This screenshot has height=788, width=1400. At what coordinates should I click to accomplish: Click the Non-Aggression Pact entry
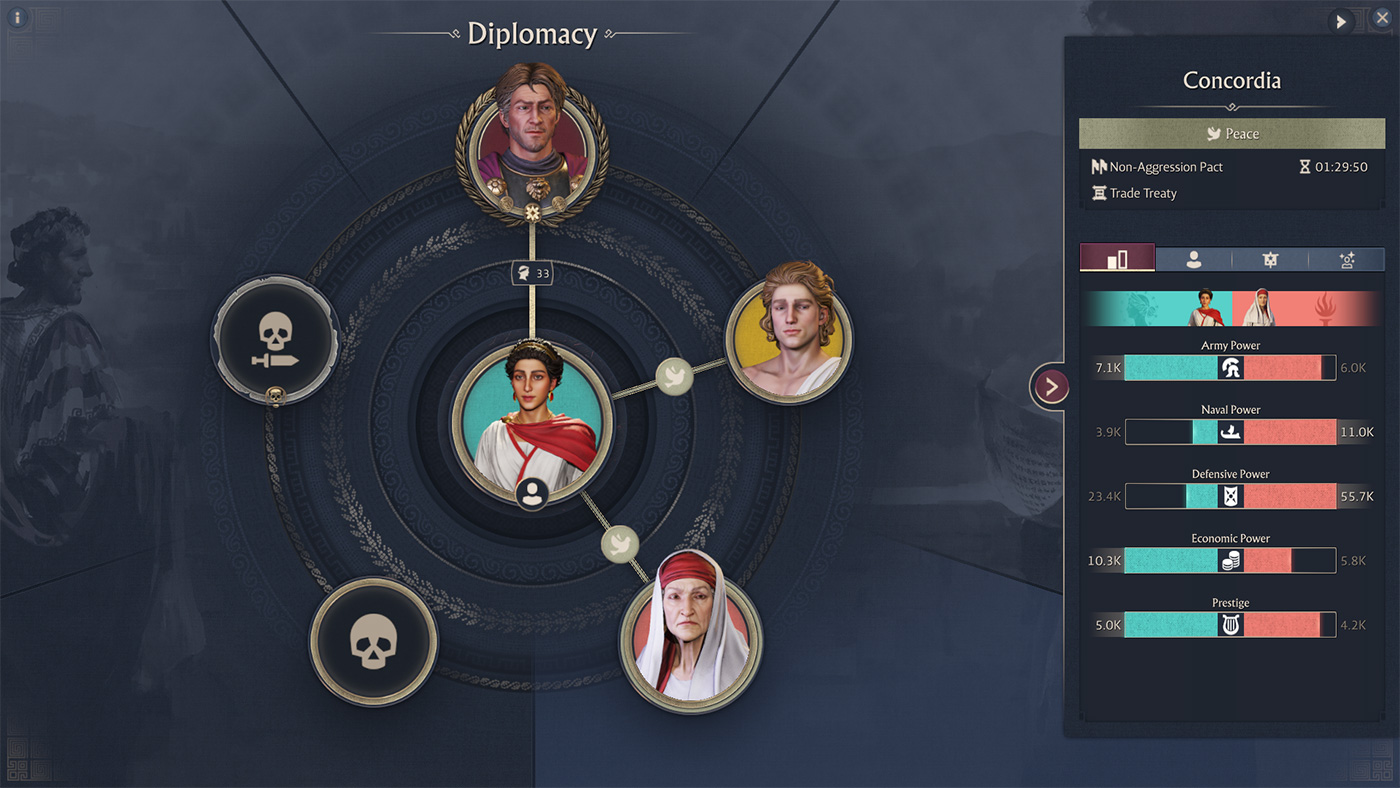point(1165,167)
